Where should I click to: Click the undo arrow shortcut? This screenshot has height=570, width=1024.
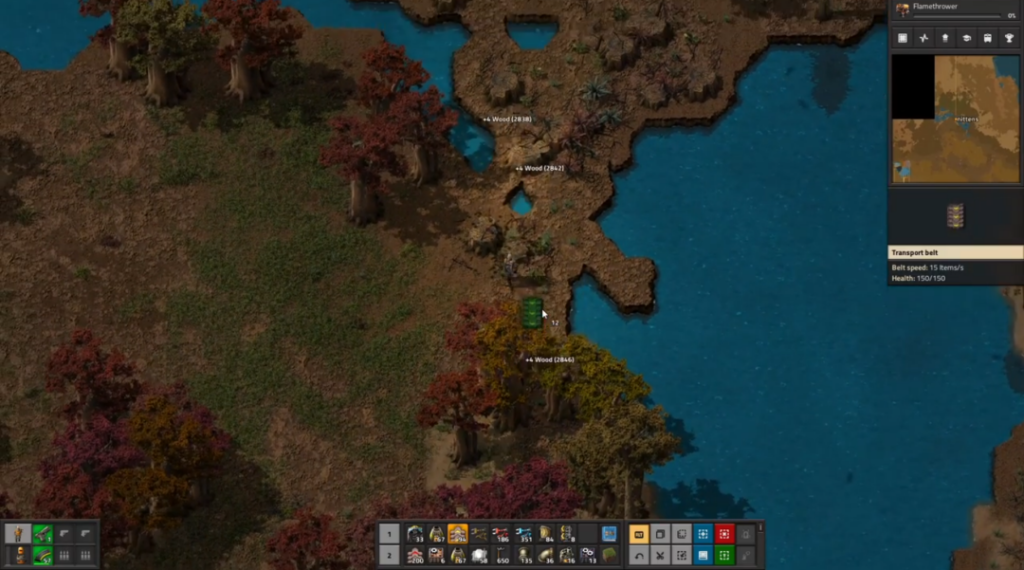[637, 555]
